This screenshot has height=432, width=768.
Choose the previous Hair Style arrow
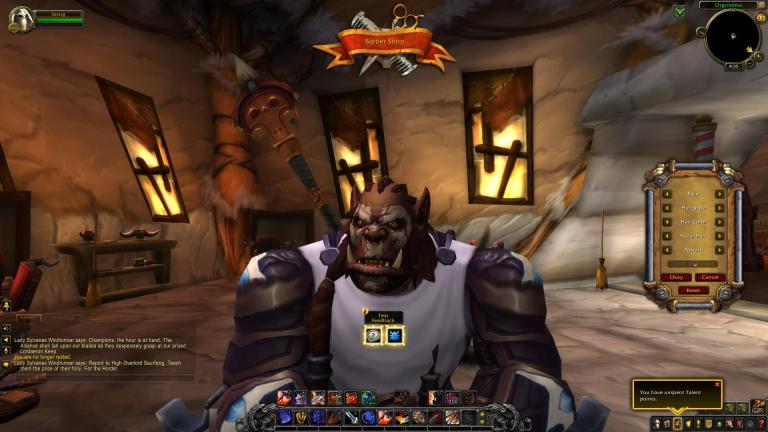coord(666,208)
